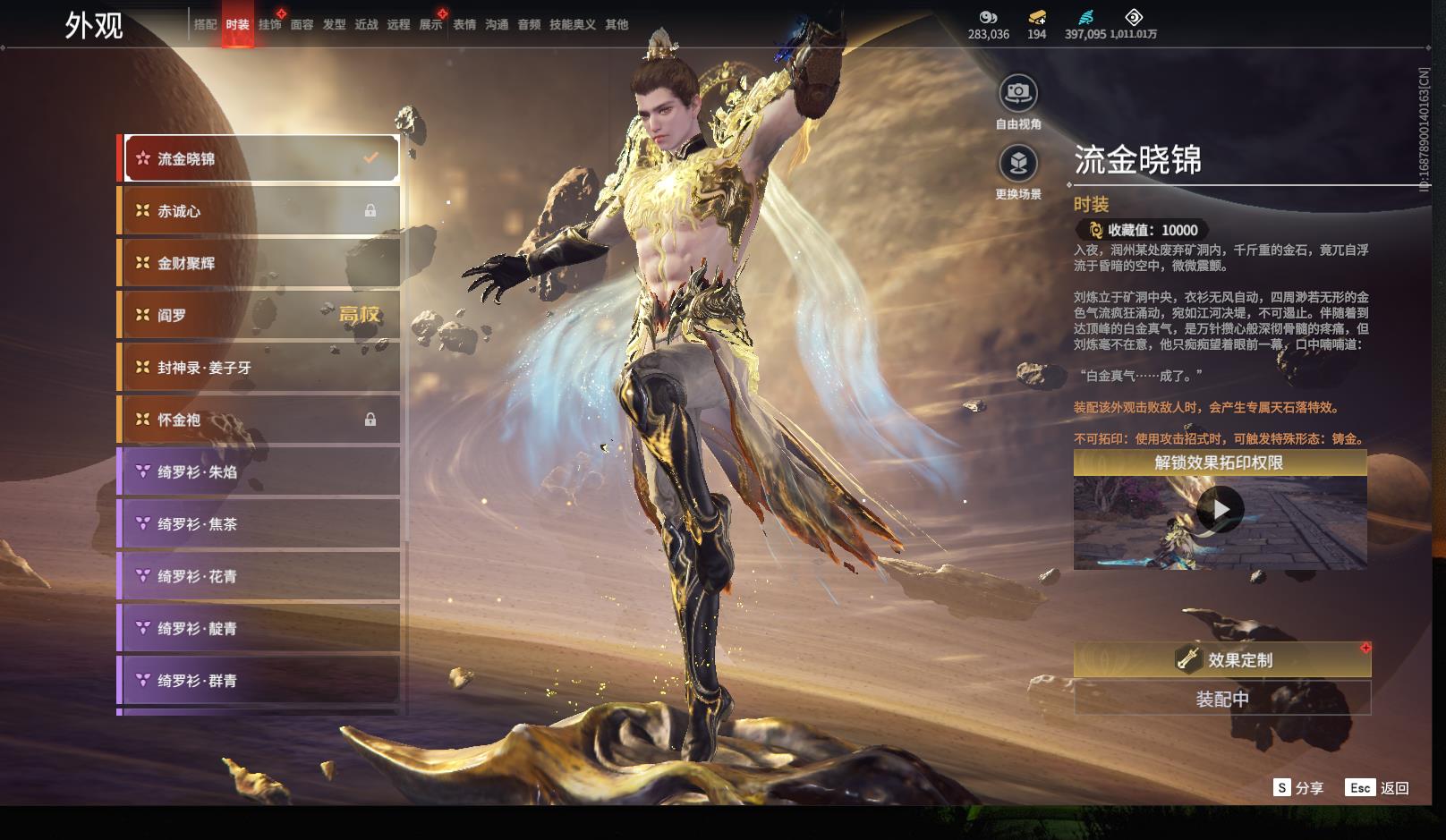Switch to the 近战 tab
1446x840 pixels.
point(367,25)
